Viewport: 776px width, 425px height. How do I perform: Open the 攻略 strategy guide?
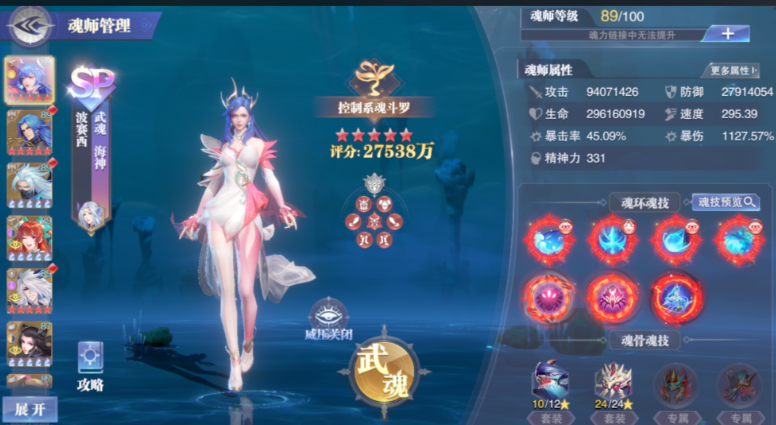pos(90,367)
